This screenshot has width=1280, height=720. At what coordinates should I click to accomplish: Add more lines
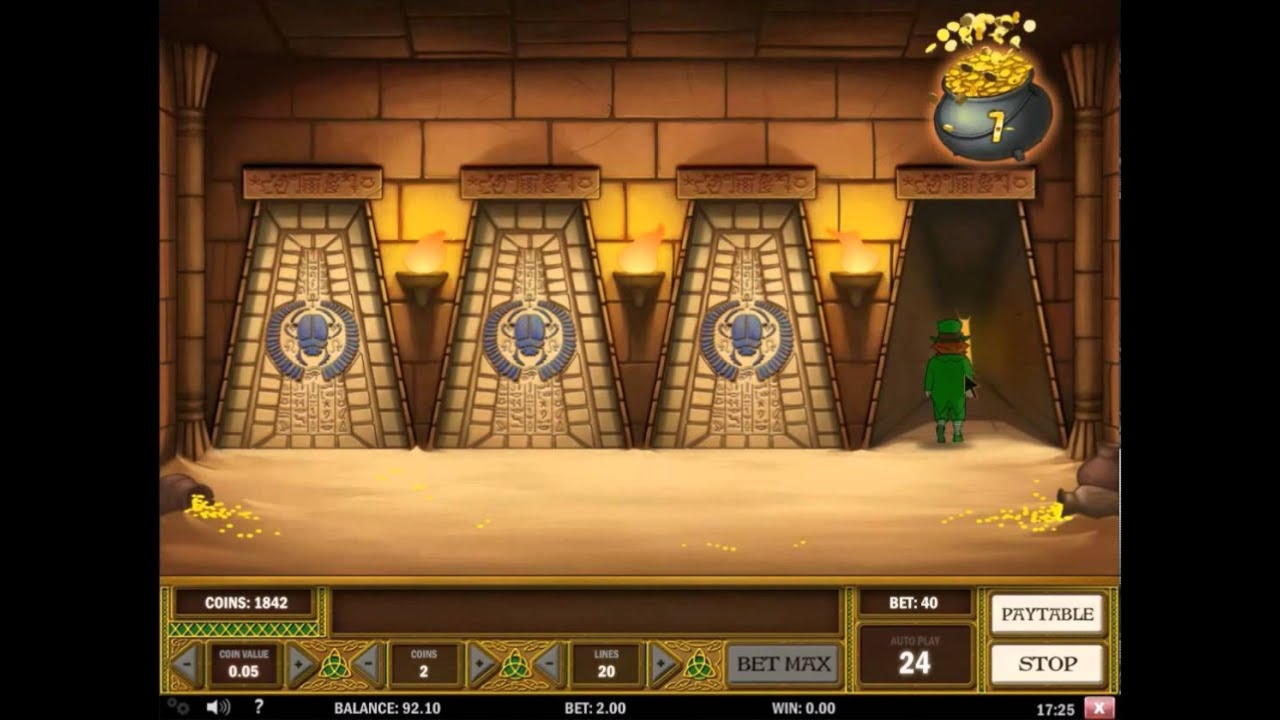click(663, 664)
